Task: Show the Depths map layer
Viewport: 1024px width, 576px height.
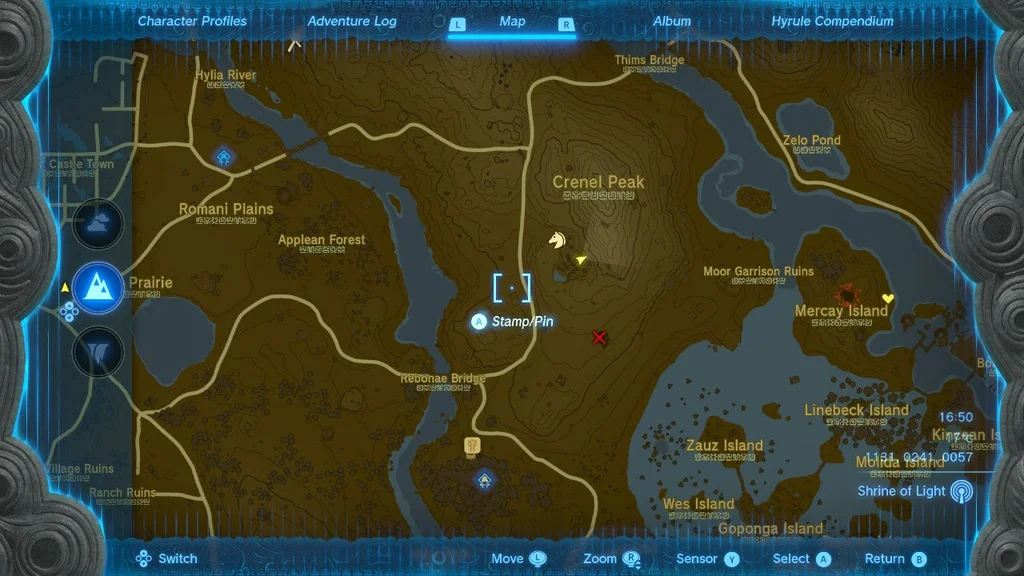Action: pos(98,351)
